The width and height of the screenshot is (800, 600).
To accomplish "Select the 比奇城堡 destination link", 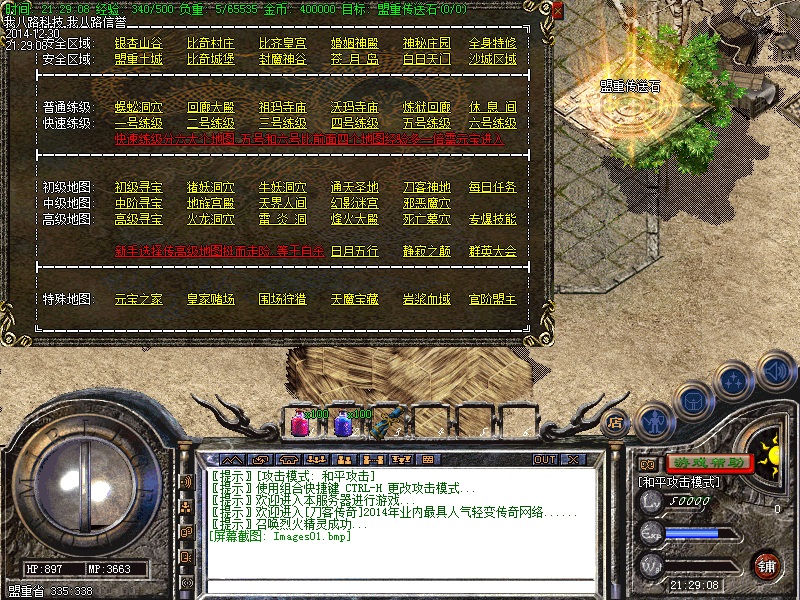I will 210,60.
